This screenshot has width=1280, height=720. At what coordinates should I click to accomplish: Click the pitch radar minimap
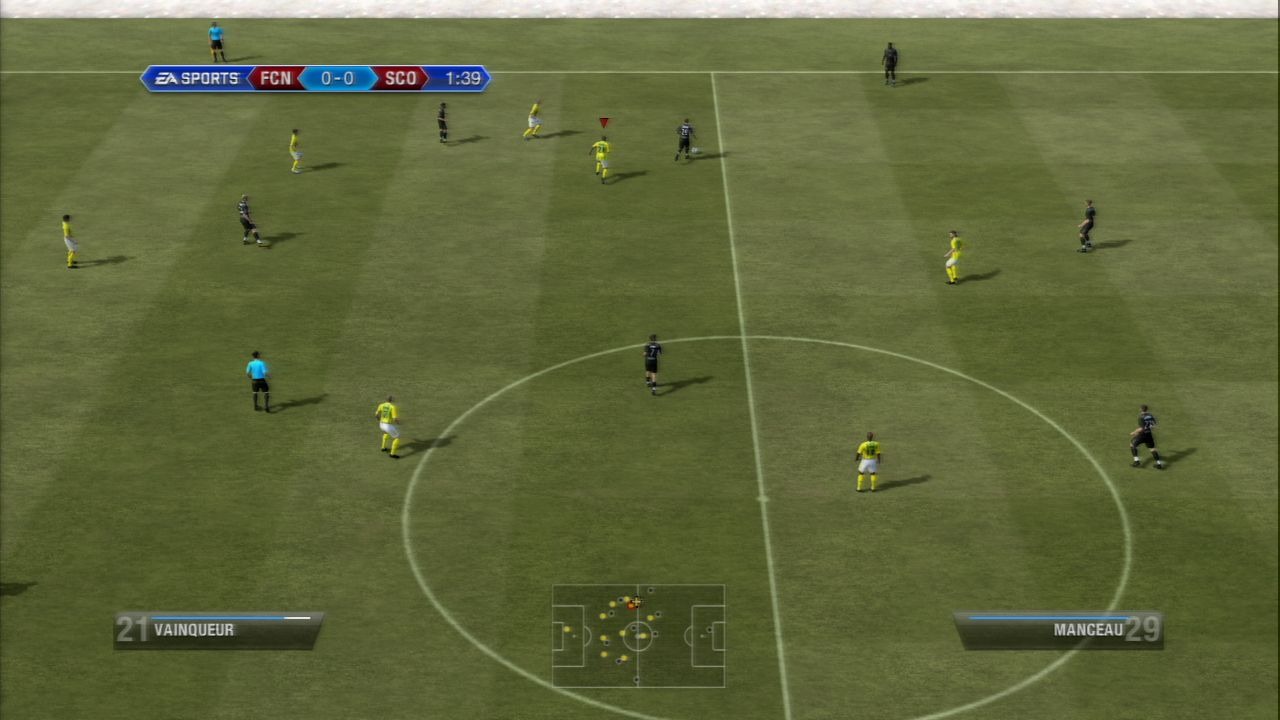(638, 636)
